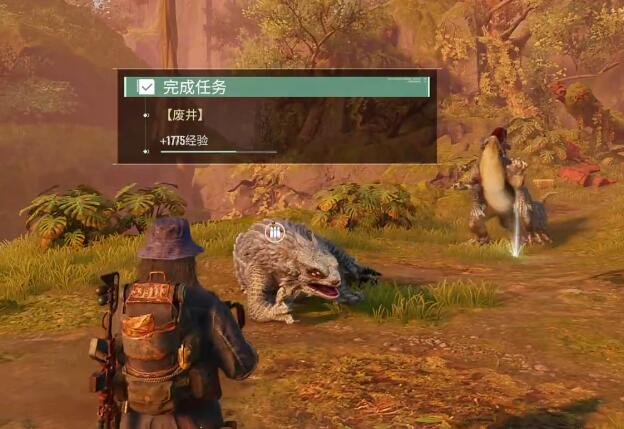The height and width of the screenshot is (429, 624).
Task: Select the 【废井】 quest entry
Action: pyautogui.click(x=184, y=115)
